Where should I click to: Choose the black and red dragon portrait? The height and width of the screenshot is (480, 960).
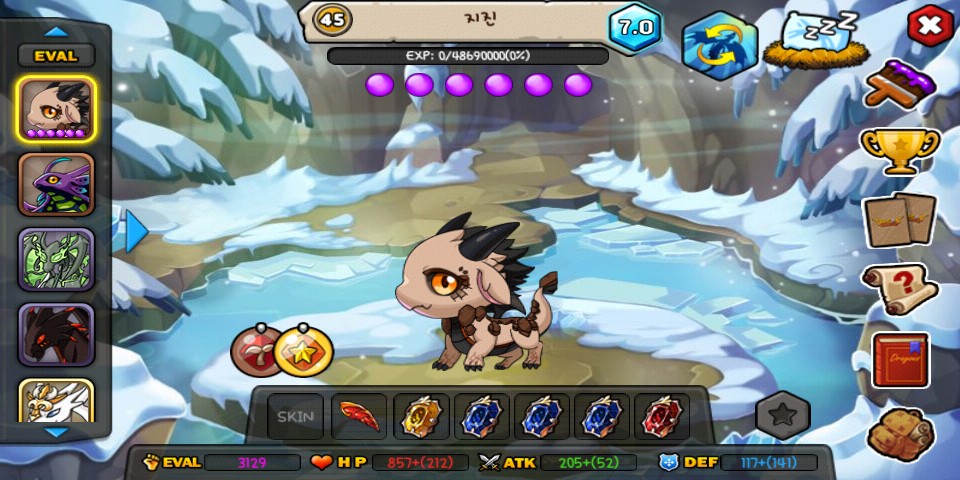(56, 334)
